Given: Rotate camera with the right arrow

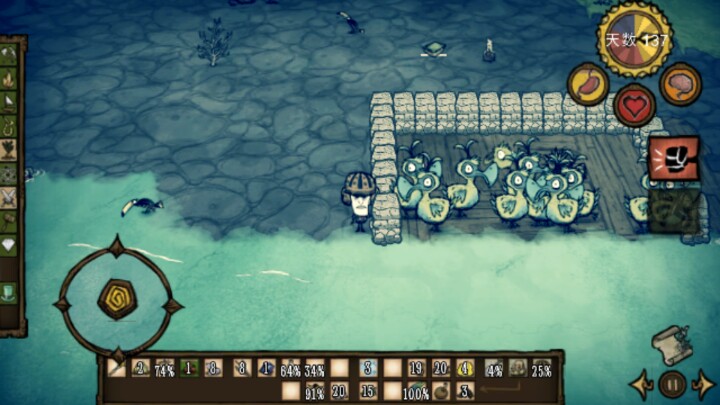Looking at the screenshot, I should 704,384.
